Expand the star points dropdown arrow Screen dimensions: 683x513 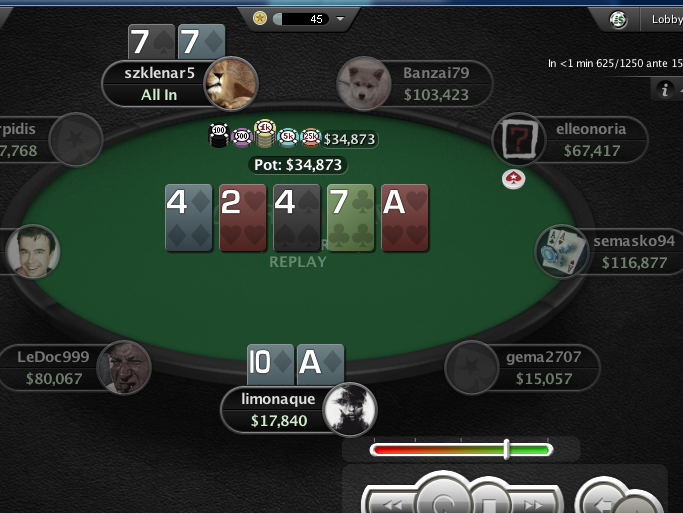342,18
